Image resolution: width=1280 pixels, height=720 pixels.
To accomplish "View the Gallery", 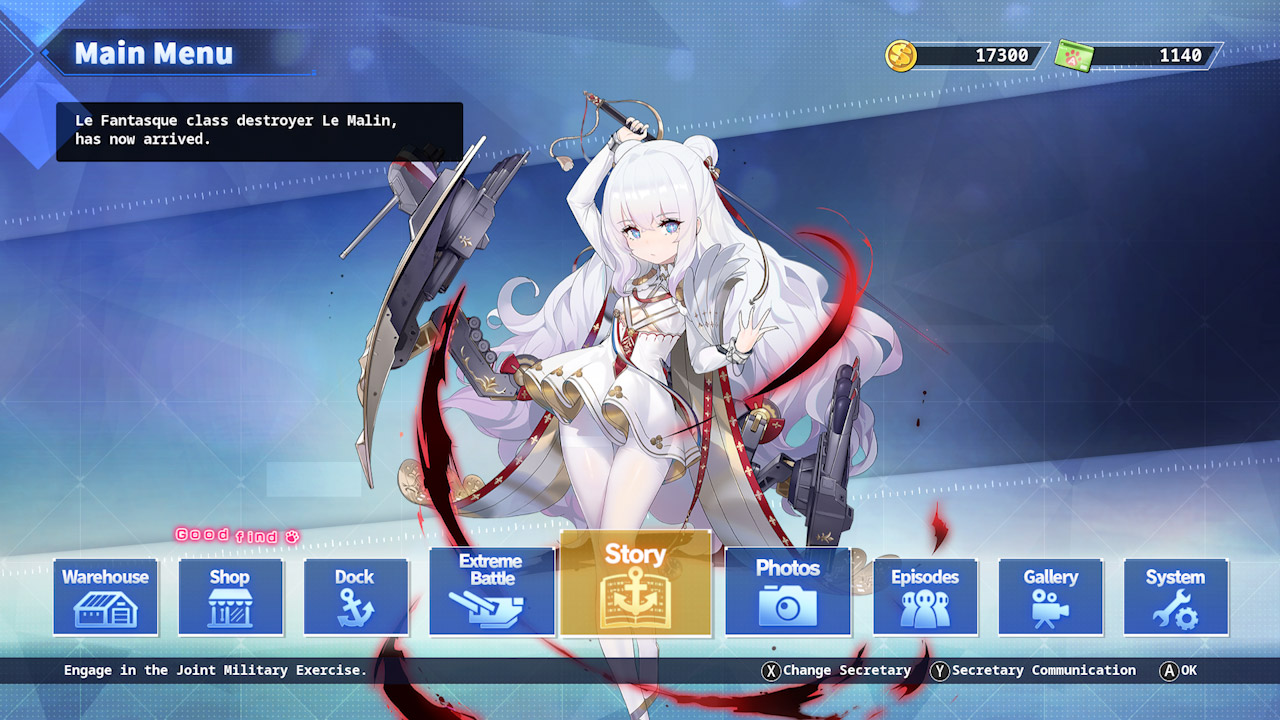I will click(1051, 597).
